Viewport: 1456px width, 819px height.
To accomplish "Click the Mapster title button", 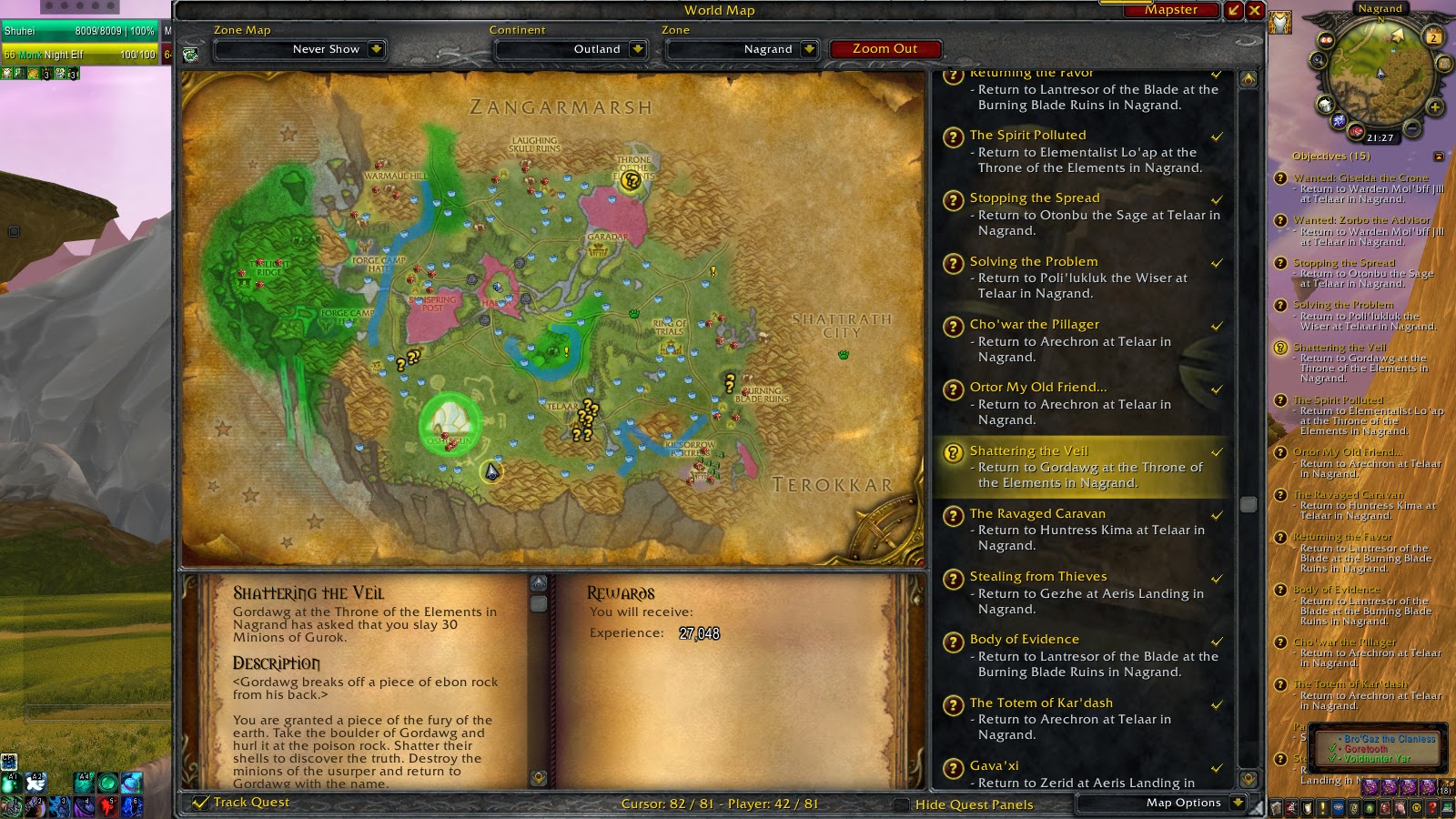I will [x=1171, y=10].
